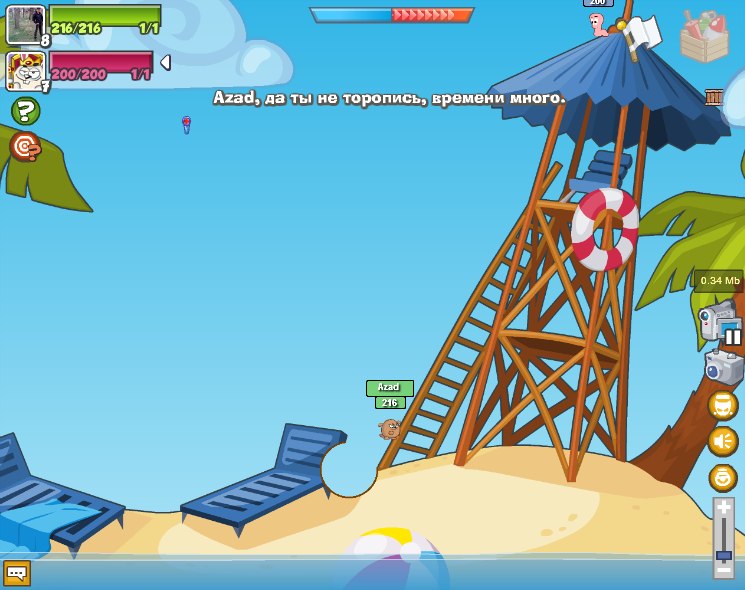Image resolution: width=745 pixels, height=590 pixels.
Task: Open the weapon crate inventory
Action: pyautogui.click(x=703, y=36)
